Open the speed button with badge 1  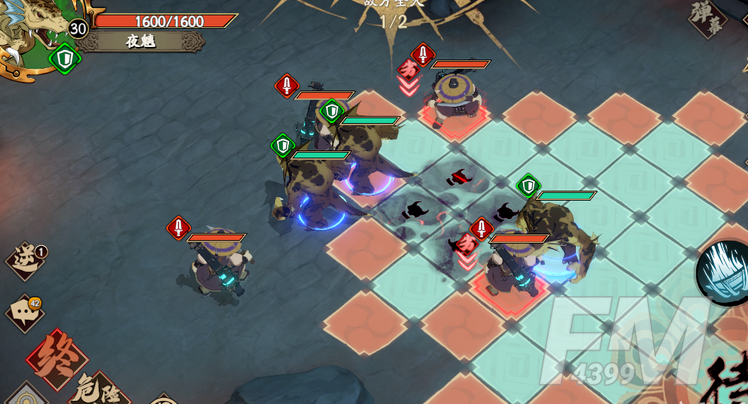[25, 260]
